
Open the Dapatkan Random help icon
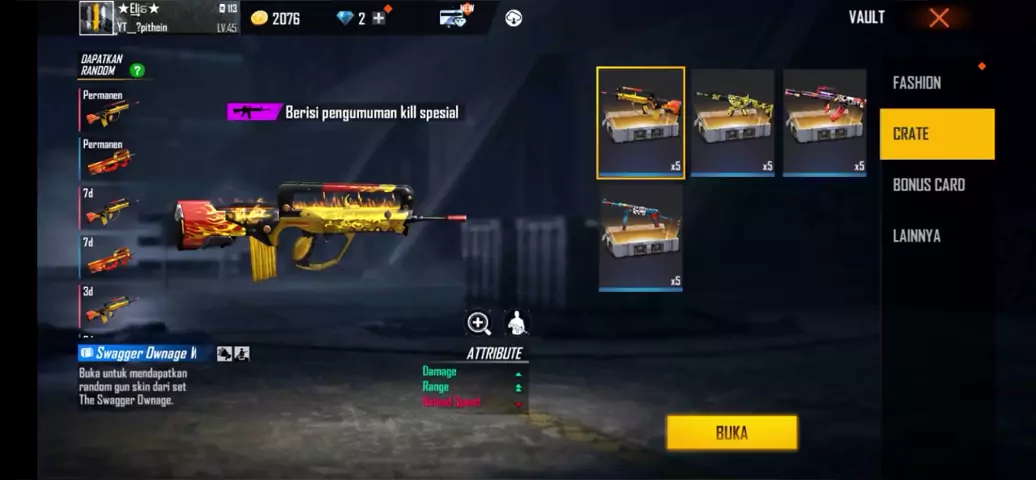(x=137, y=70)
